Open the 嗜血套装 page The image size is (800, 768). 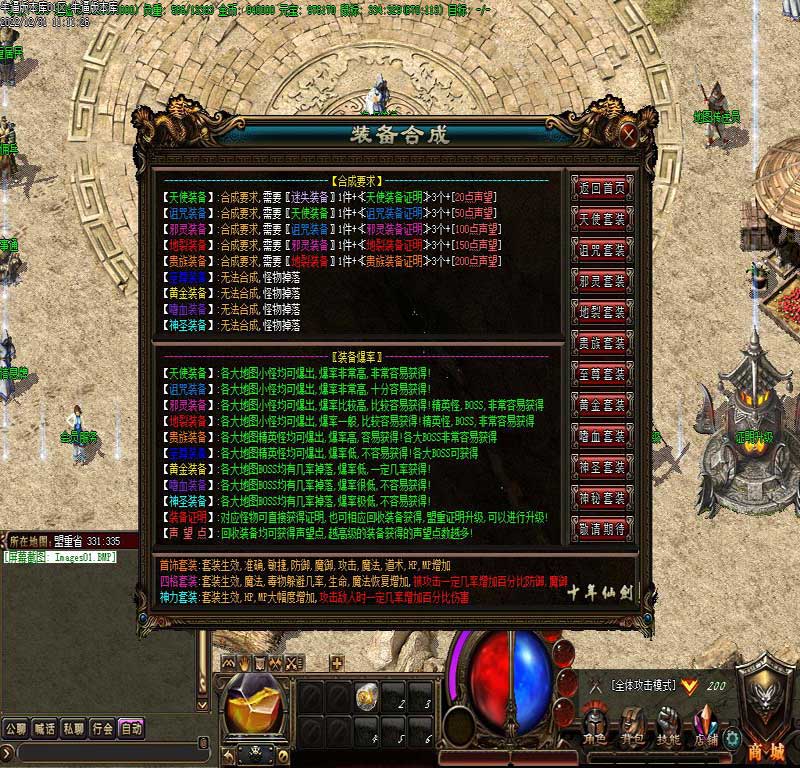pyautogui.click(x=601, y=436)
